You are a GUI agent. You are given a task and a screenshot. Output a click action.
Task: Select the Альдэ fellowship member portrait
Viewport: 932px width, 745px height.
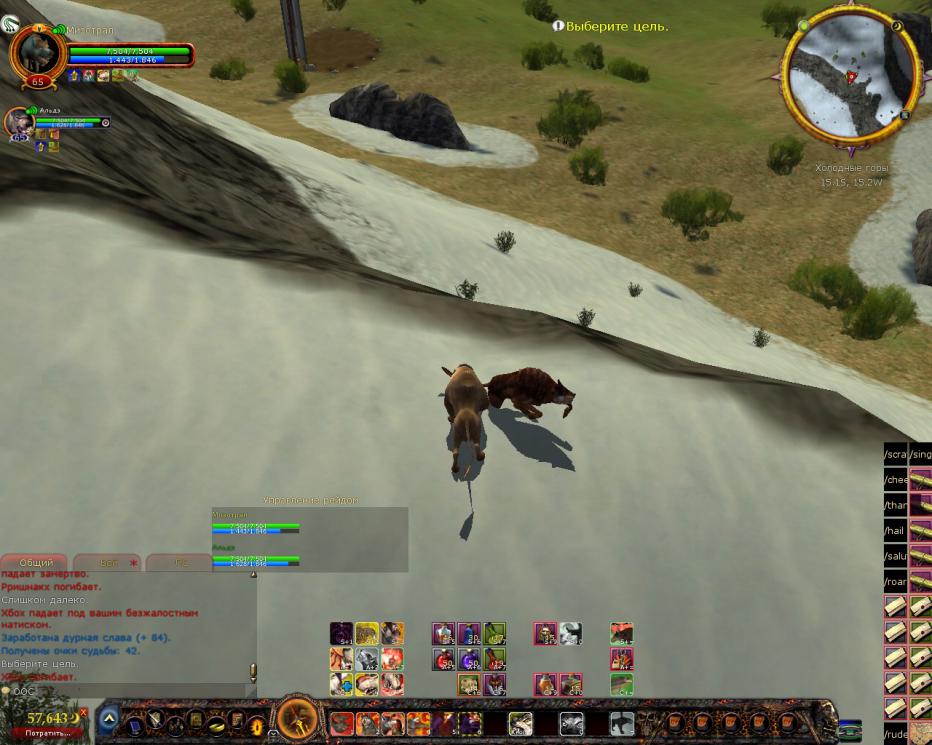19,122
